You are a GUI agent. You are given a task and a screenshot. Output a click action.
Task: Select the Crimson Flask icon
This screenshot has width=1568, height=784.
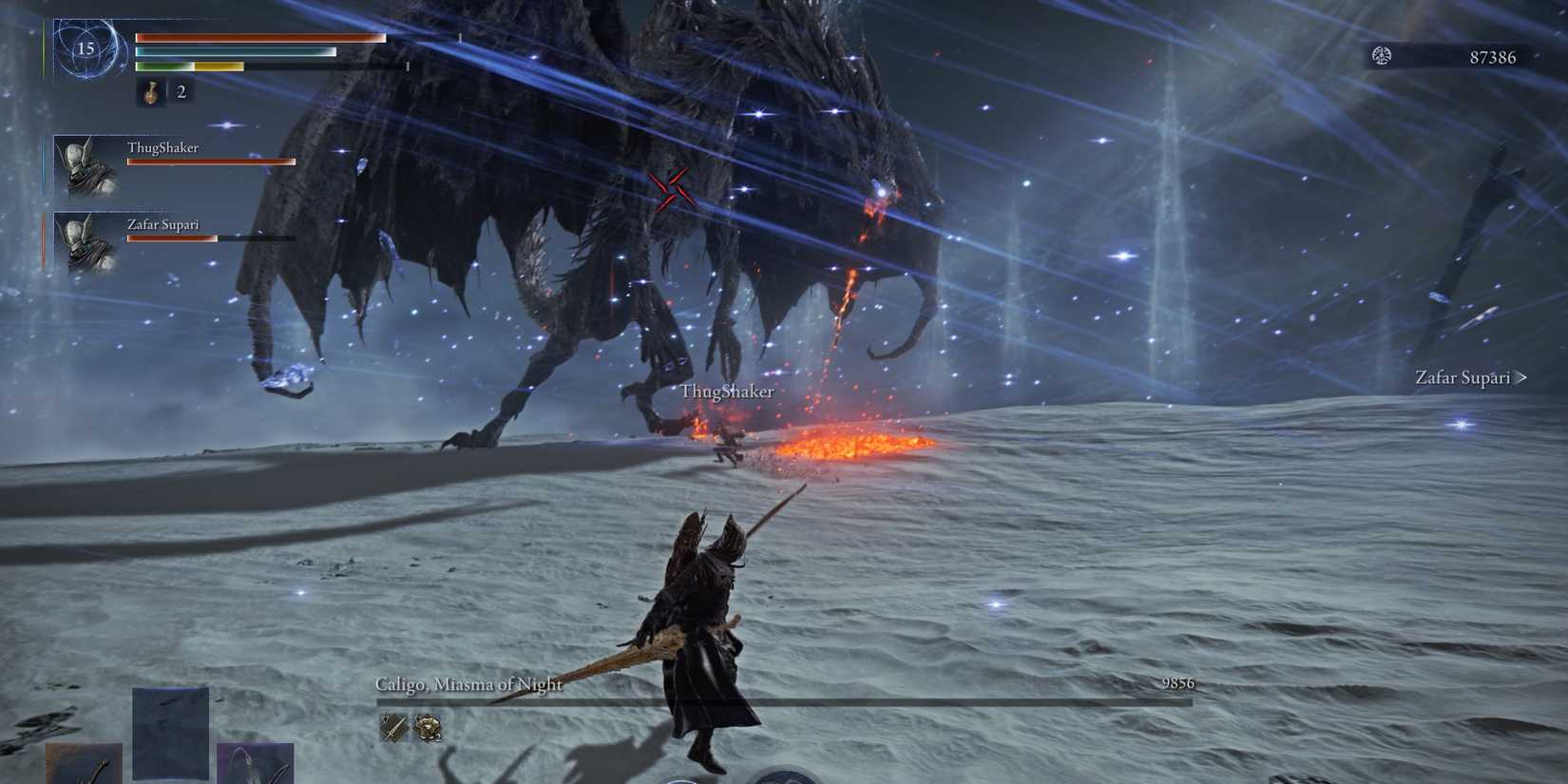coord(150,93)
